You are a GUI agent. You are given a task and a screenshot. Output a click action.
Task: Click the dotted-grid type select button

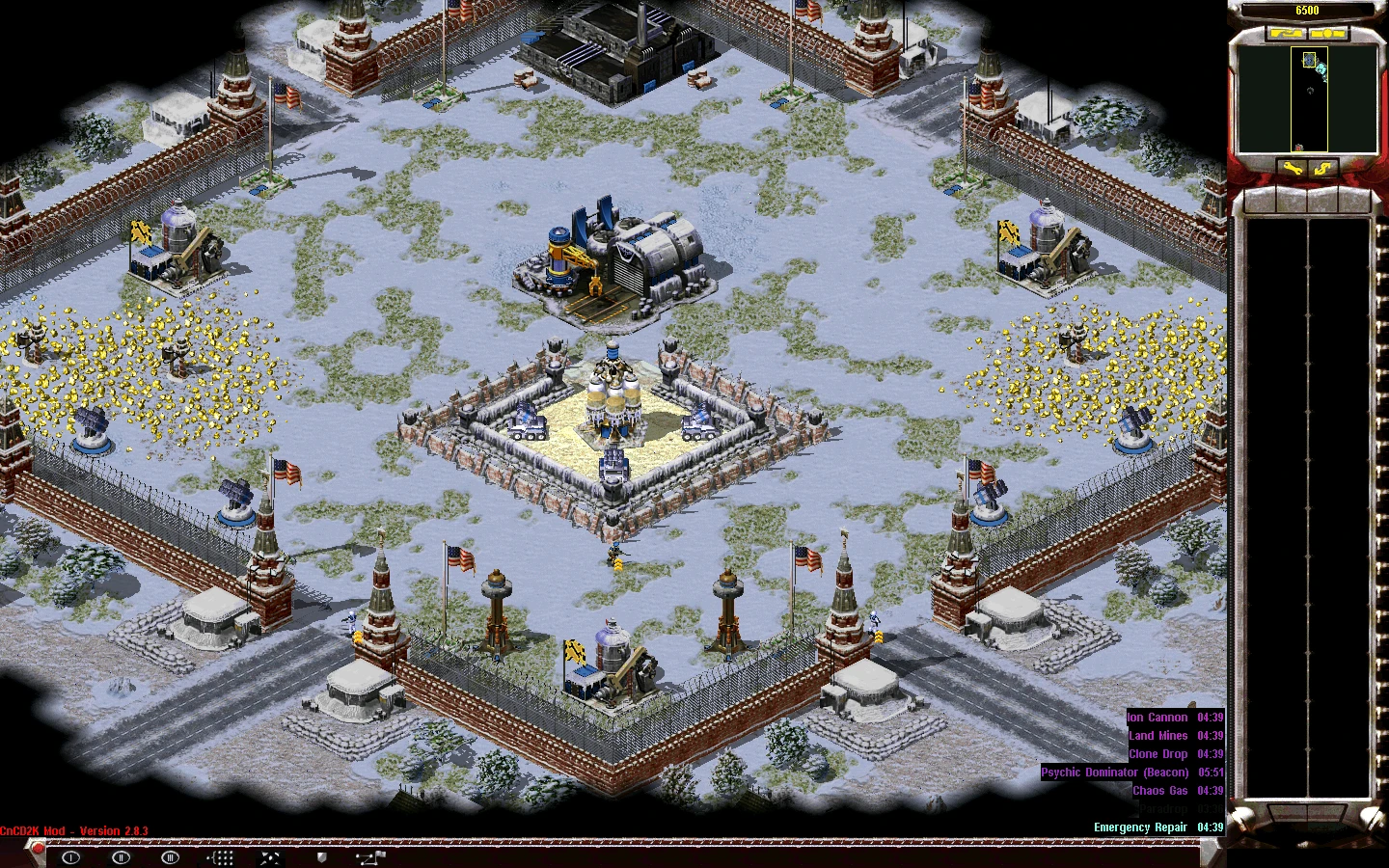tap(221, 856)
